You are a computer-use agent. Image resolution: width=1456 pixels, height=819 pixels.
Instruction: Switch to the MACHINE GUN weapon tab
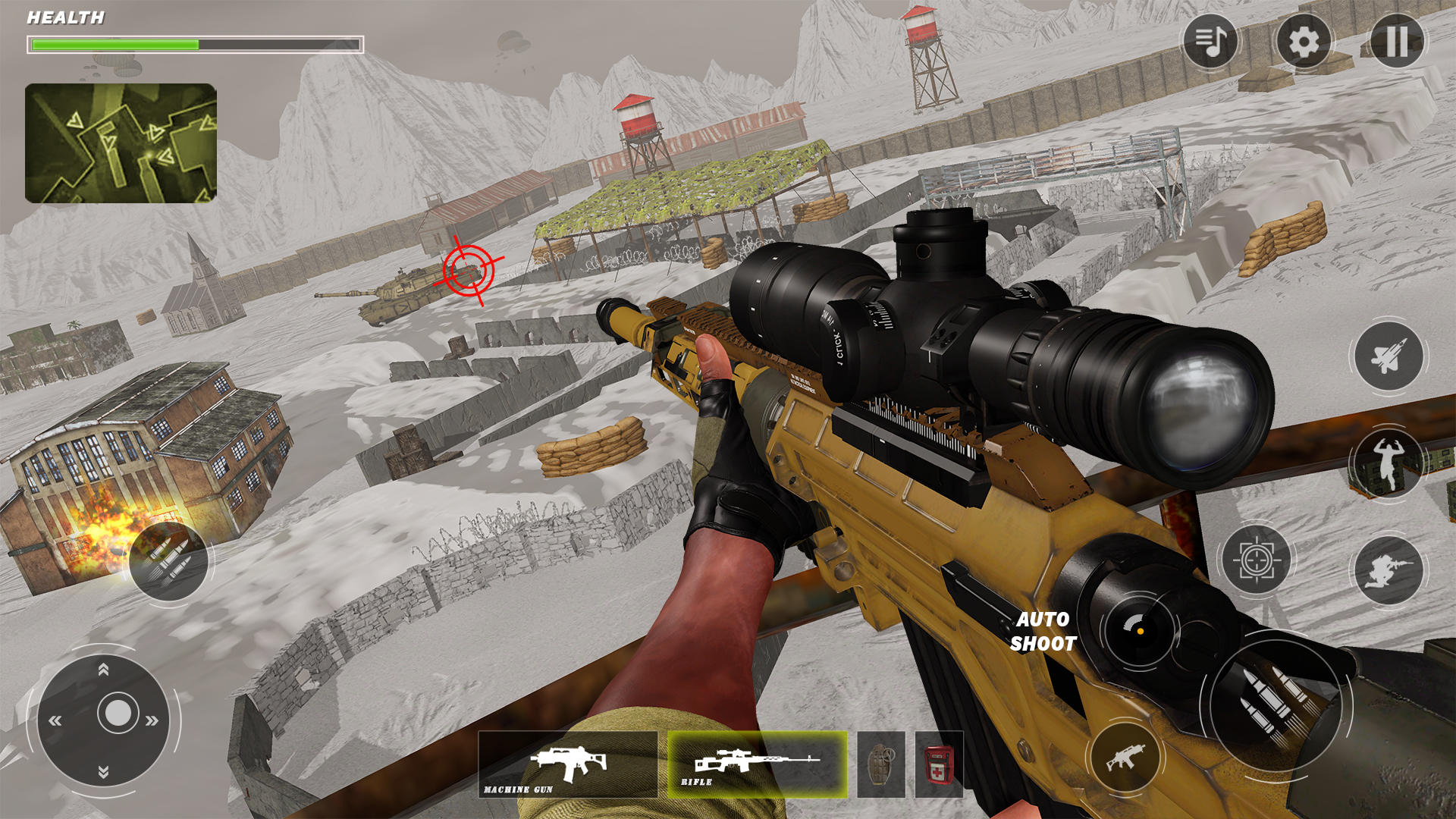[569, 762]
